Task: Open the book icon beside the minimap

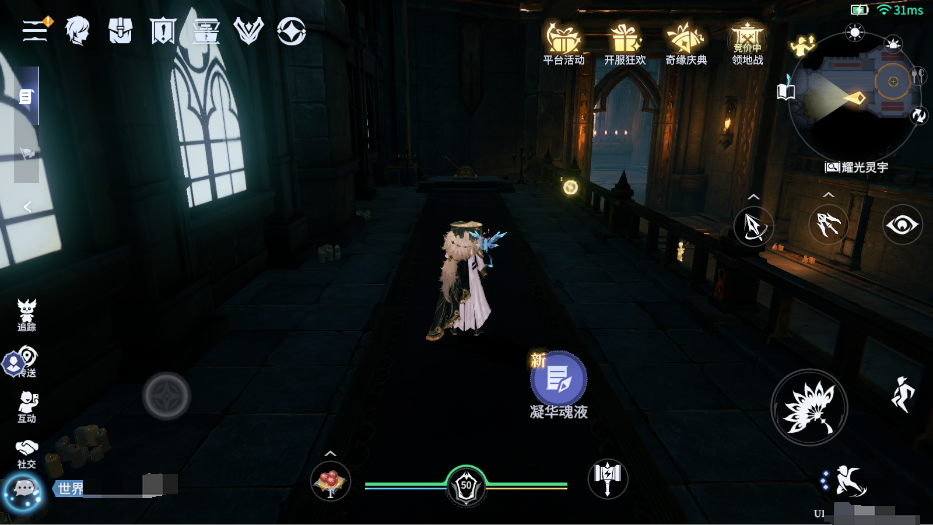Action: [786, 92]
